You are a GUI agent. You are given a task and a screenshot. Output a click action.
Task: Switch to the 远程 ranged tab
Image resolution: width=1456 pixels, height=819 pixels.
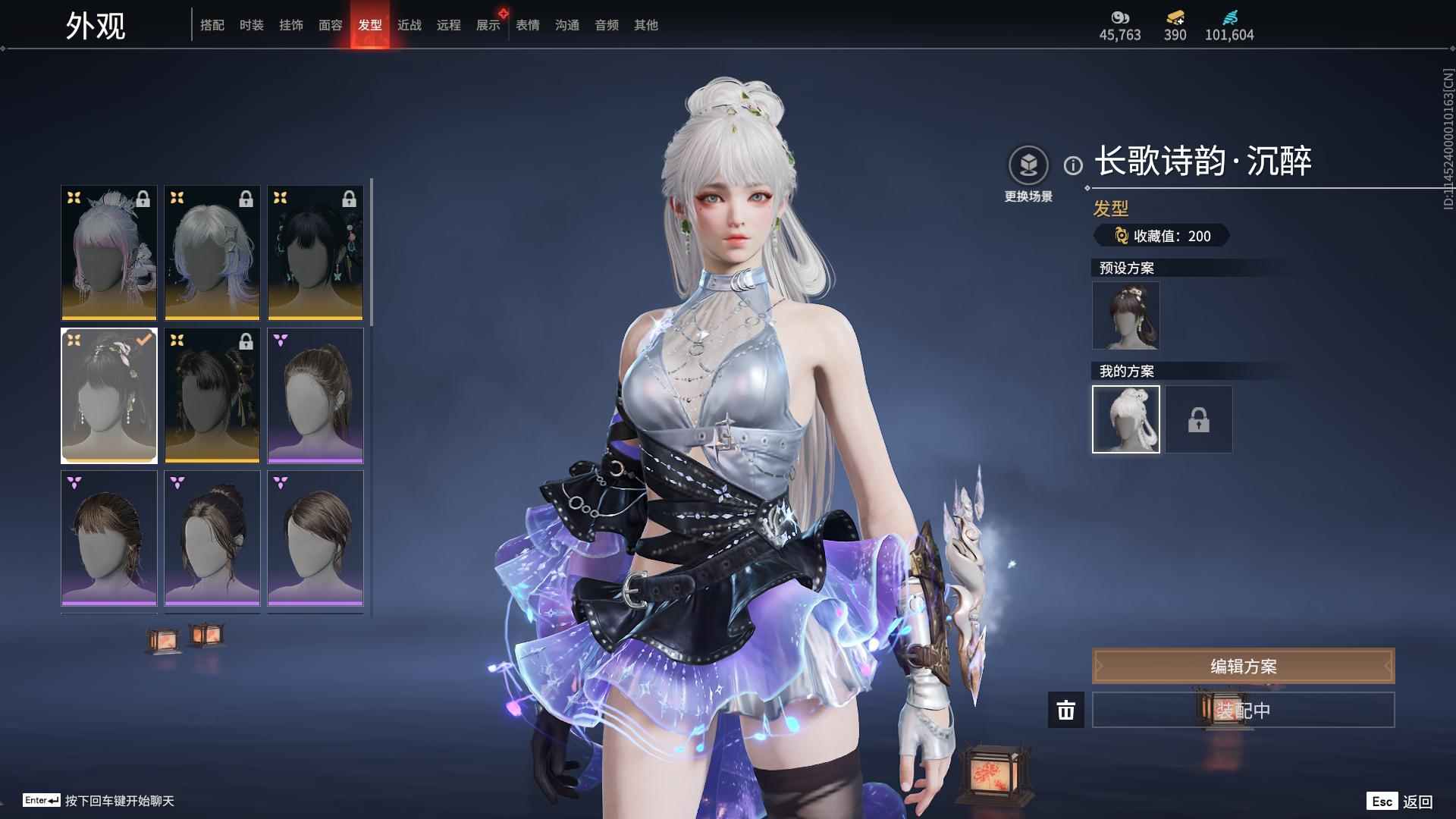coord(449,25)
